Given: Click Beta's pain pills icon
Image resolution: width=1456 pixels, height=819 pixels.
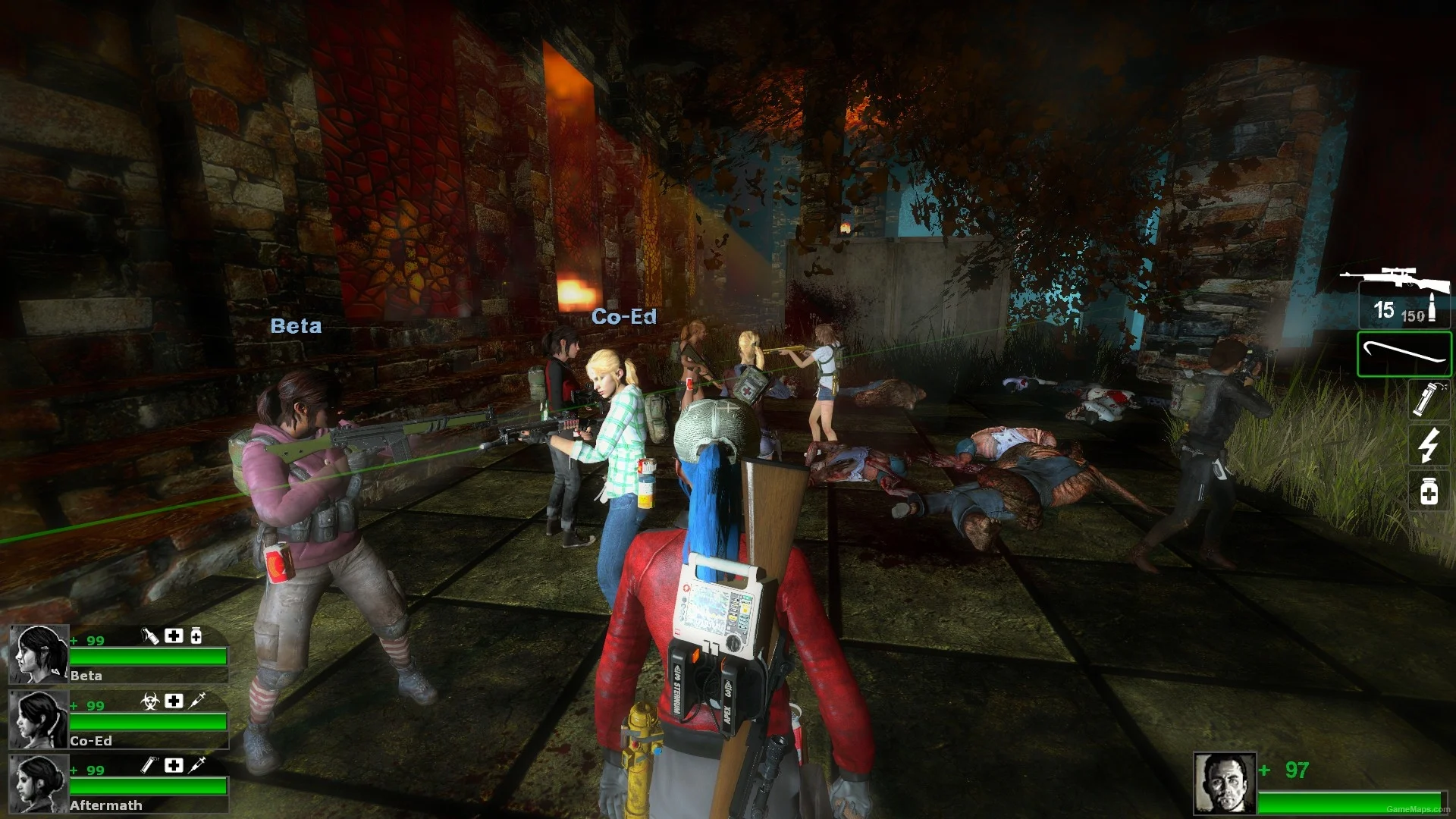Looking at the screenshot, I should [x=196, y=635].
